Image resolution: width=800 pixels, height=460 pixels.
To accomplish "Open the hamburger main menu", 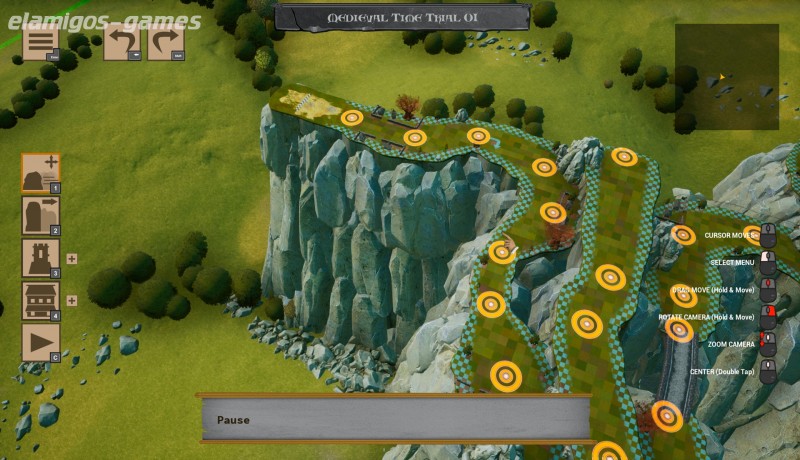I will 40,43.
